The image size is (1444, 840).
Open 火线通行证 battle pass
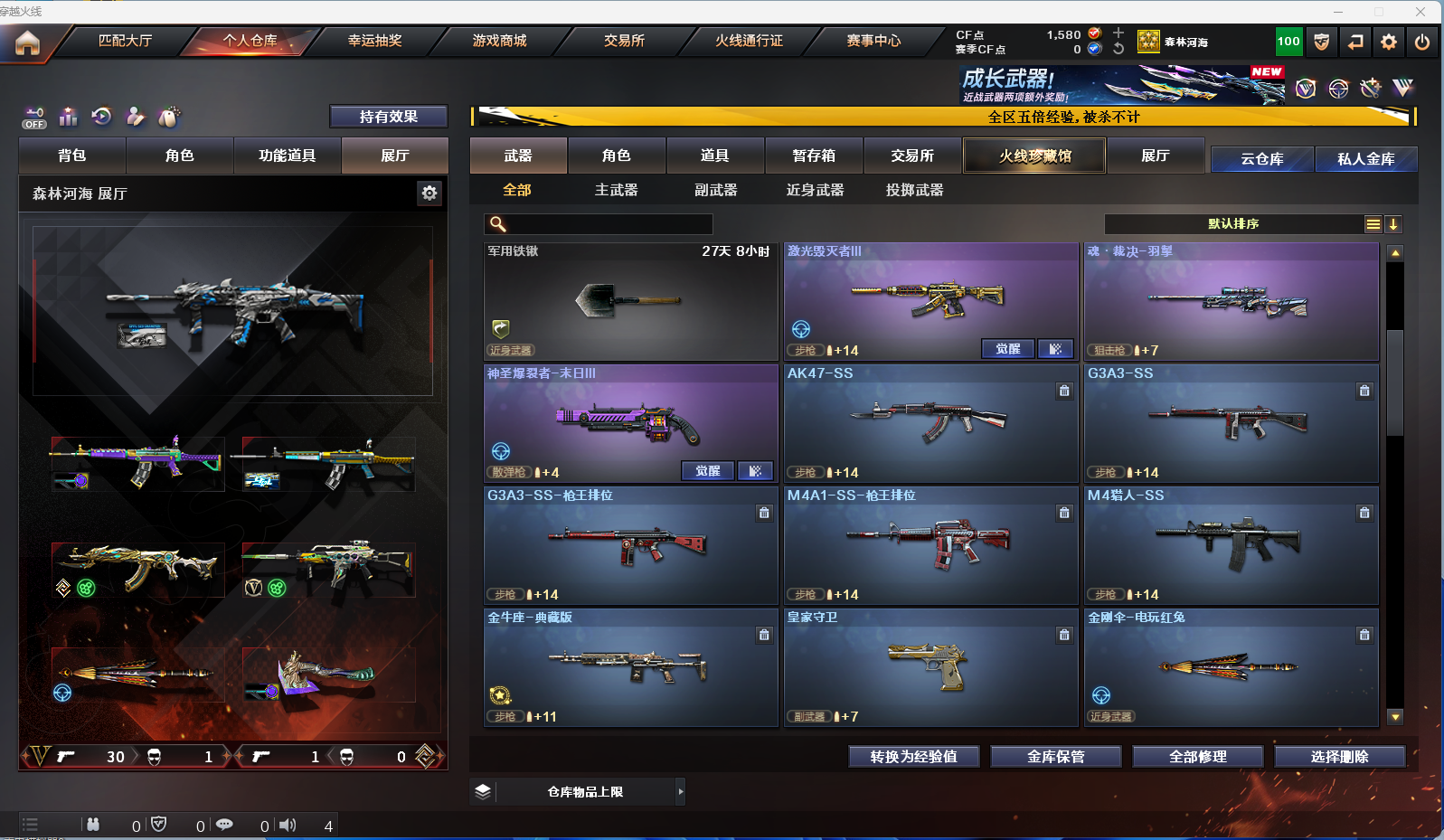point(749,41)
